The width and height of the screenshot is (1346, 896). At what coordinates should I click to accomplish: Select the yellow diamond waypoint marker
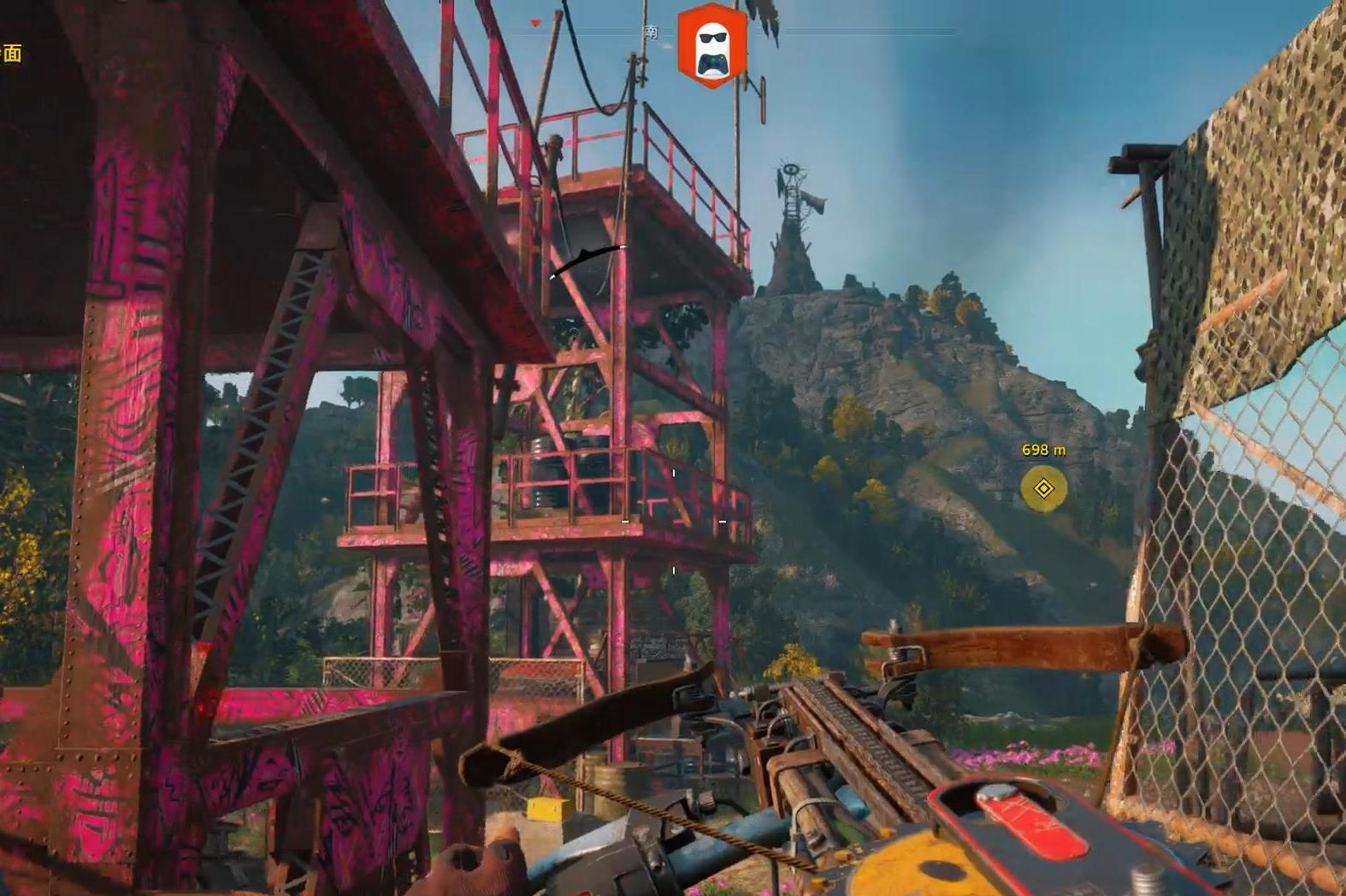1043,488
